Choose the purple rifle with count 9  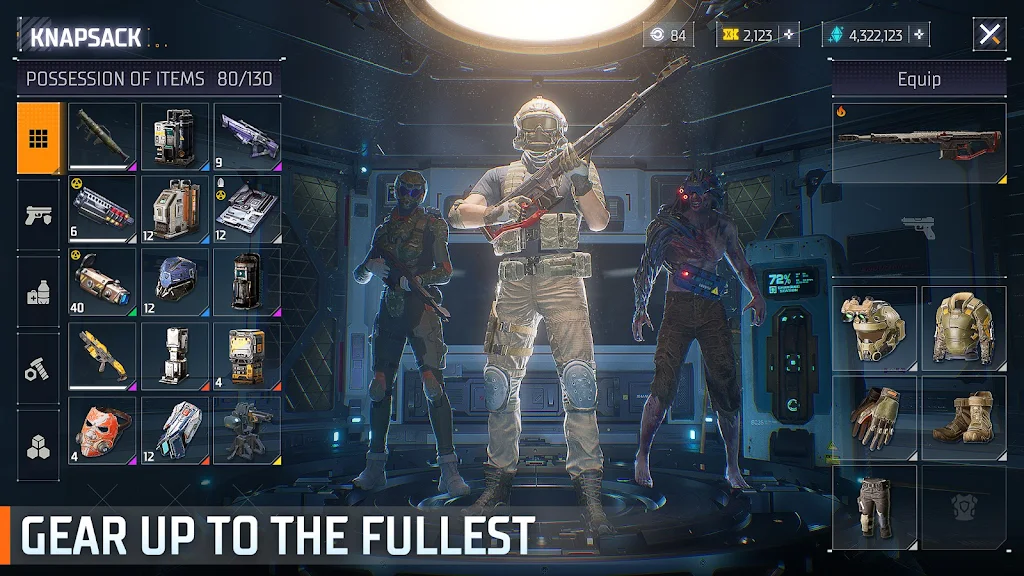coord(247,136)
